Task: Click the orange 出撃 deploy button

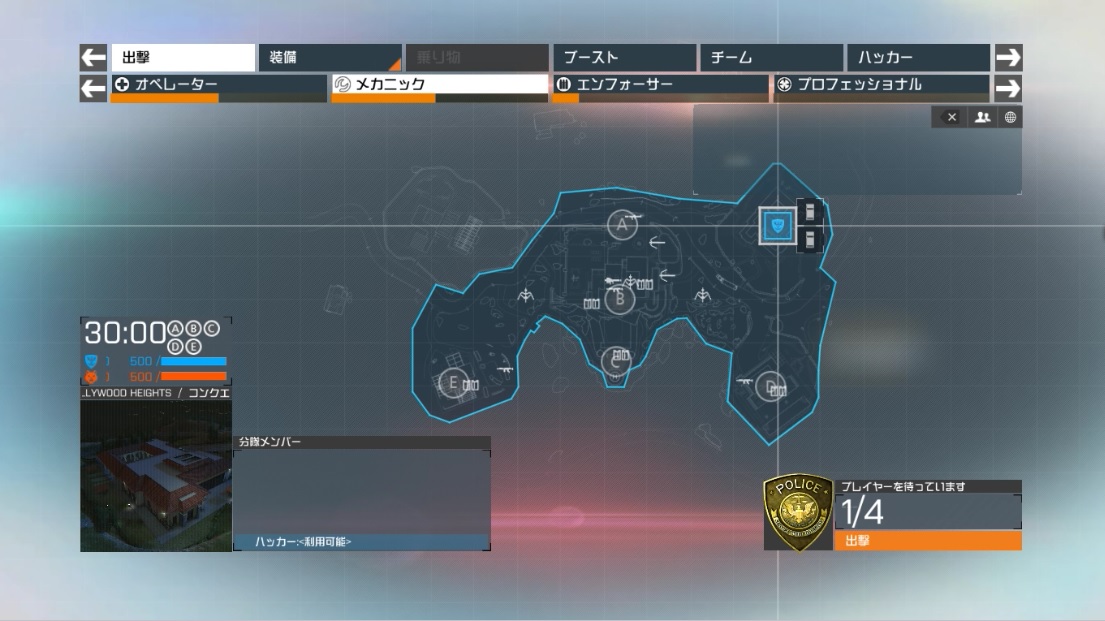Action: coord(927,541)
